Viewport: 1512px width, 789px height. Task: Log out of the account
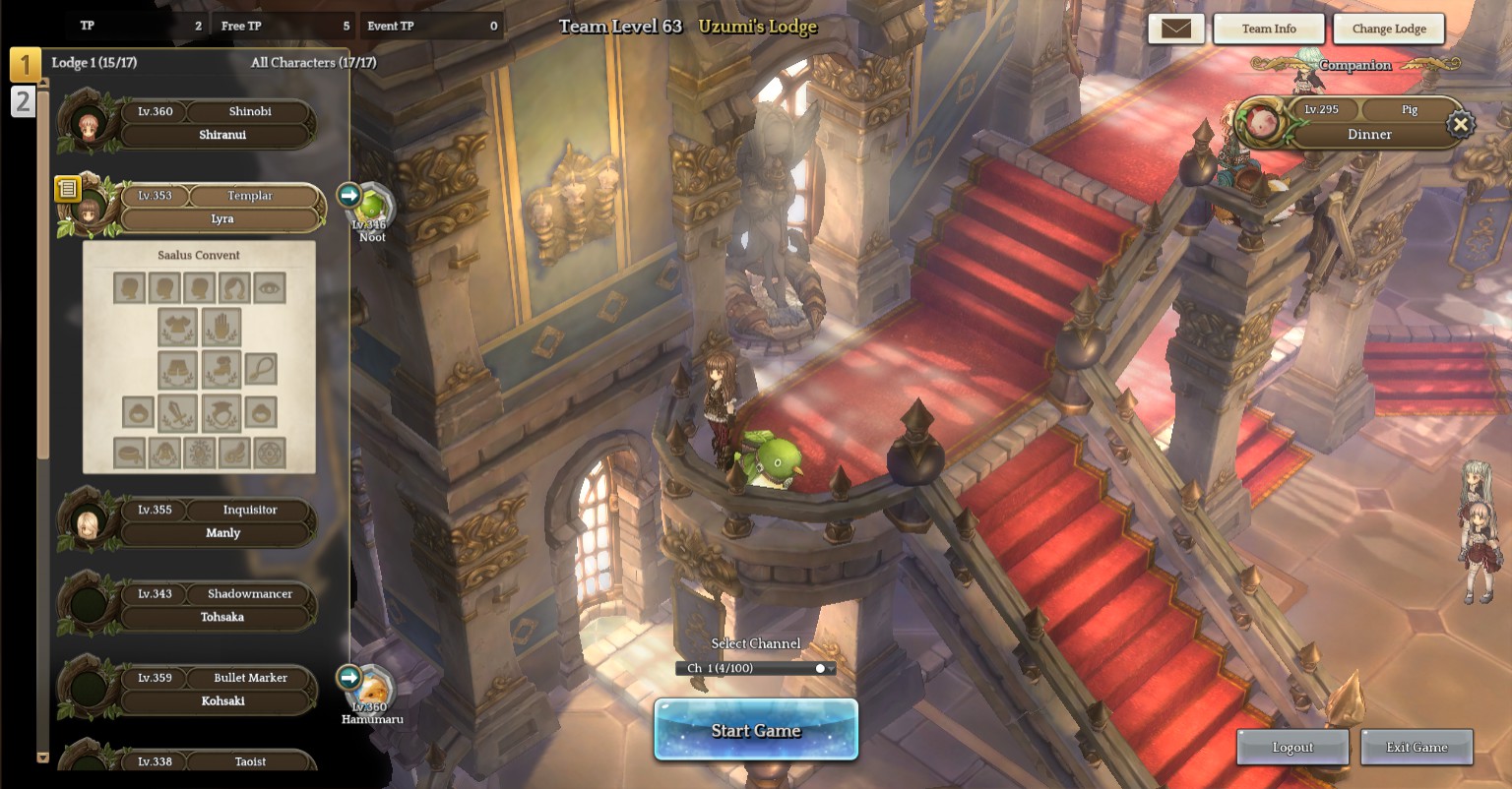pyautogui.click(x=1291, y=748)
